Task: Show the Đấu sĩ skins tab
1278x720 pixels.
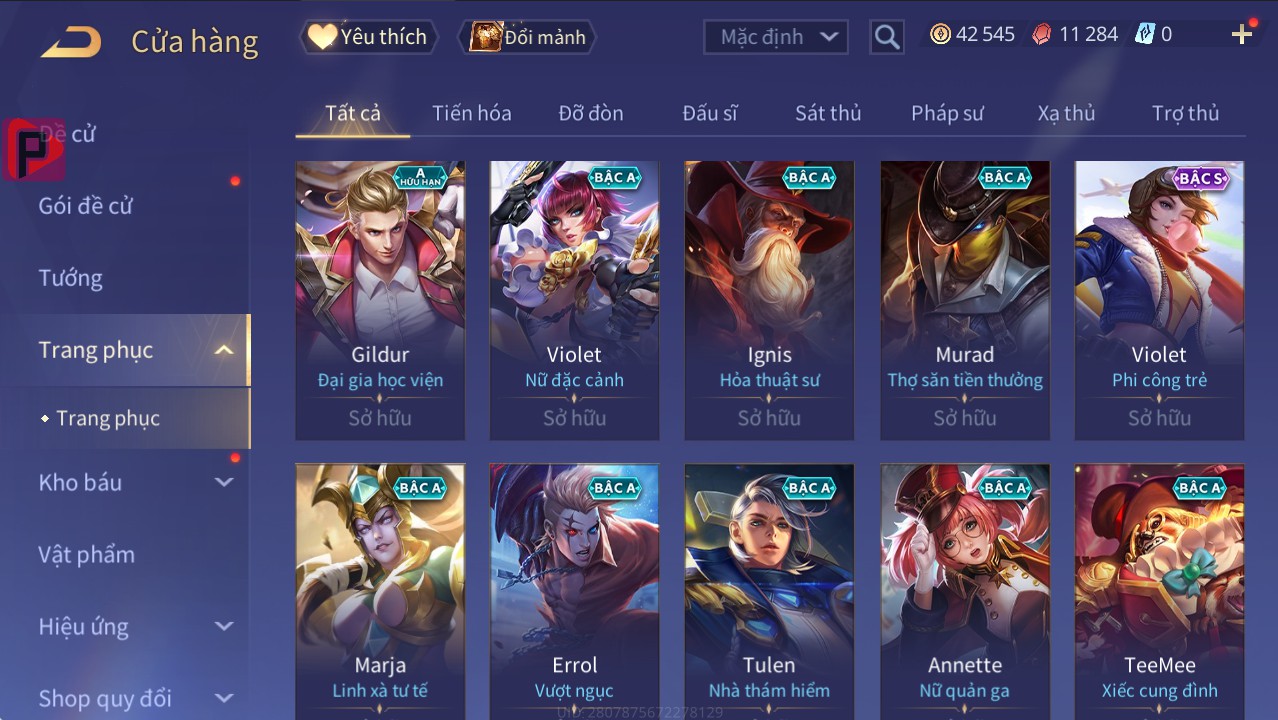Action: (710, 113)
